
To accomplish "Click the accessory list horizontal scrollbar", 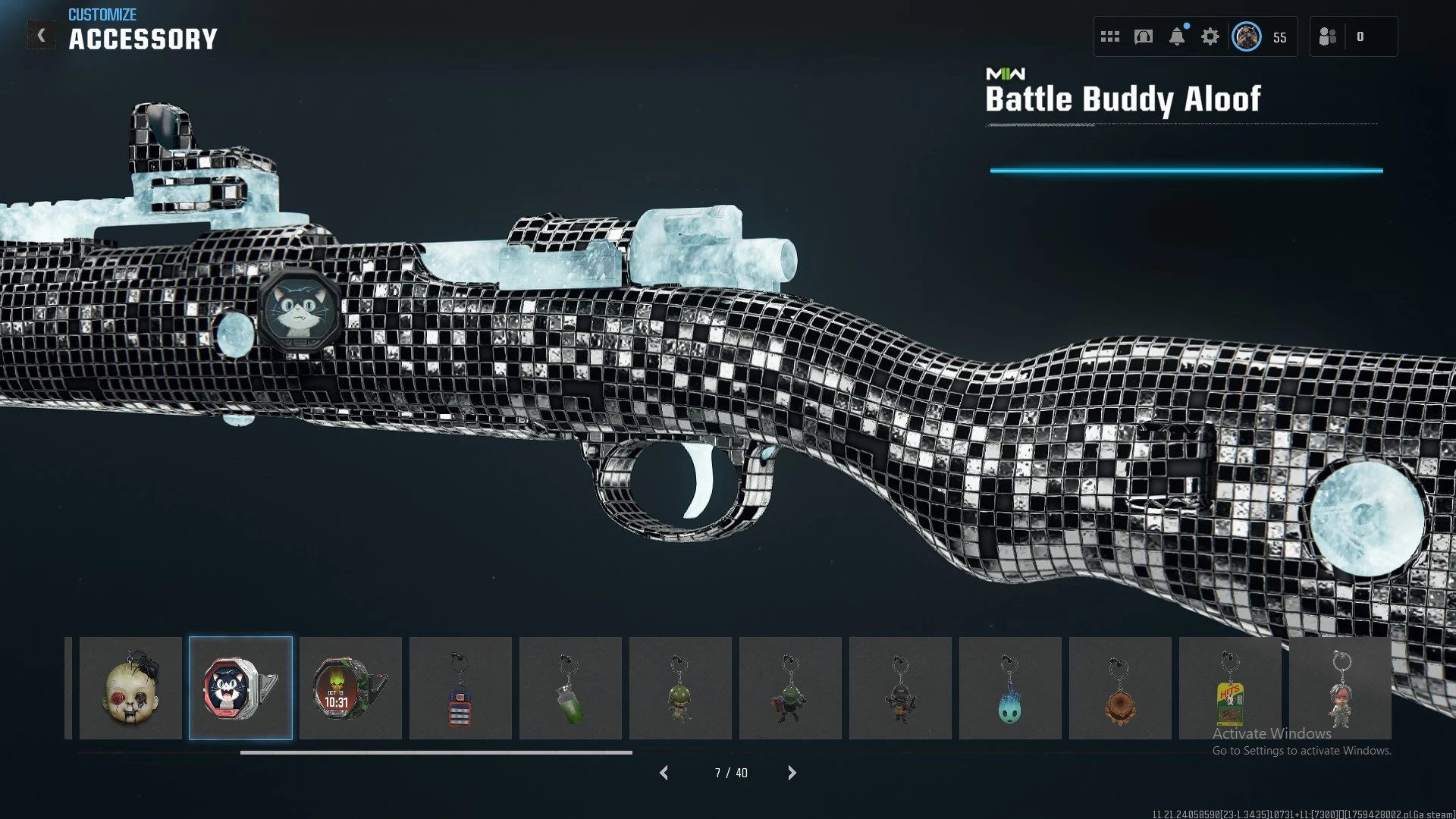I will point(436,752).
